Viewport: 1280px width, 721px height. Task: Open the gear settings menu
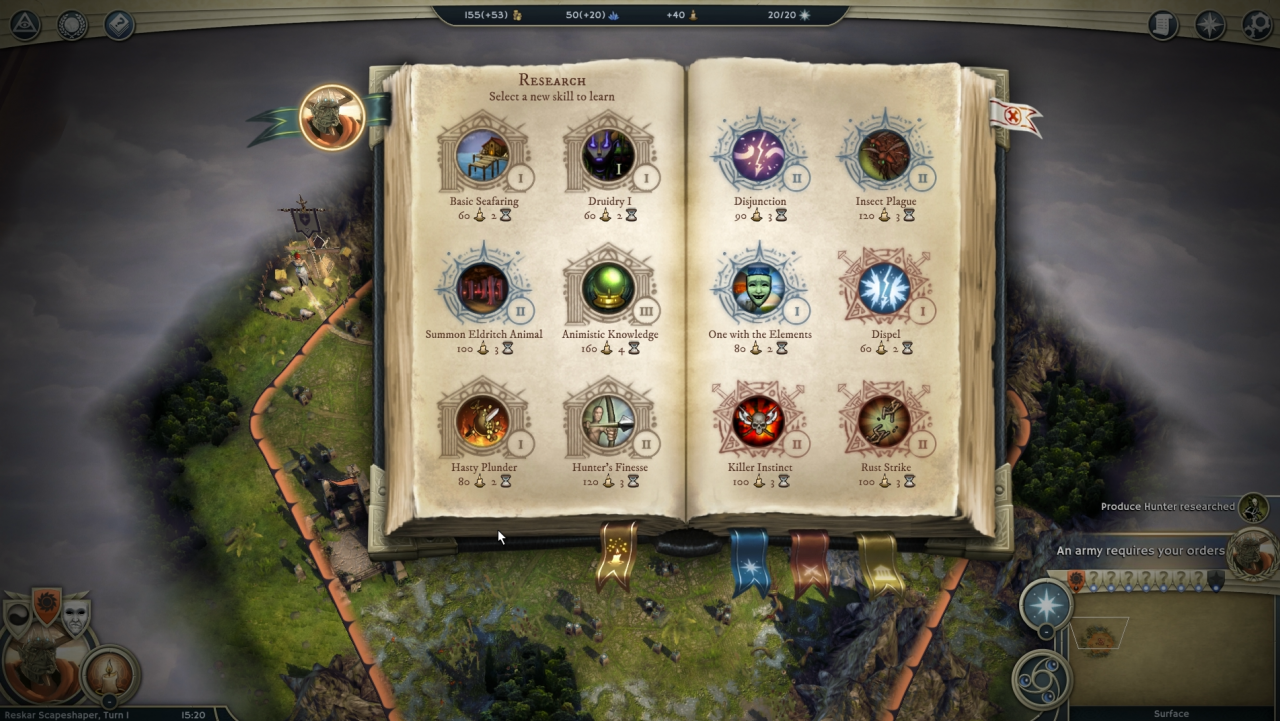pos(1257,25)
